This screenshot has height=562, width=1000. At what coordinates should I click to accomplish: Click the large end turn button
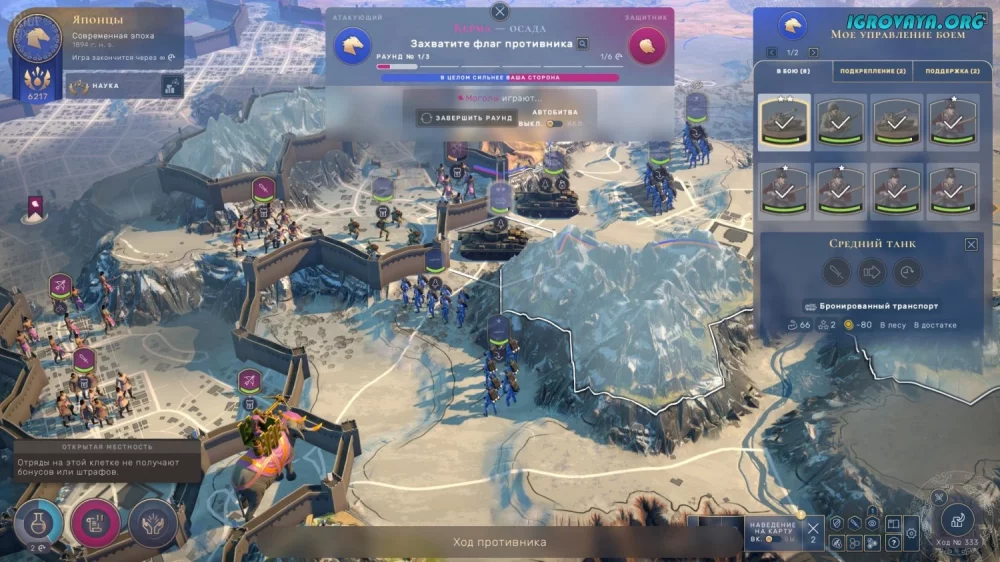[958, 518]
